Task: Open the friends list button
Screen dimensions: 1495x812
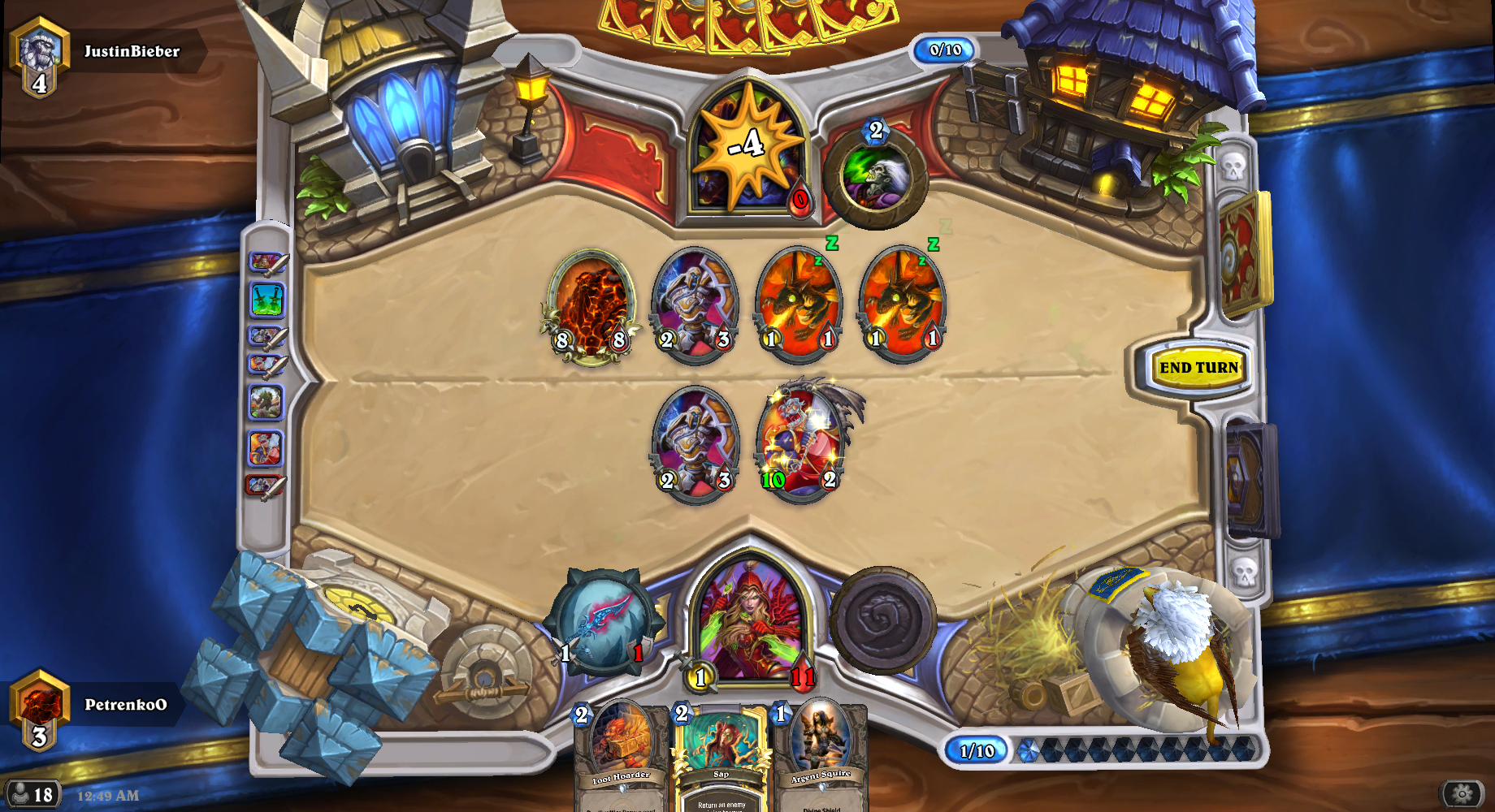Action: 32,794
